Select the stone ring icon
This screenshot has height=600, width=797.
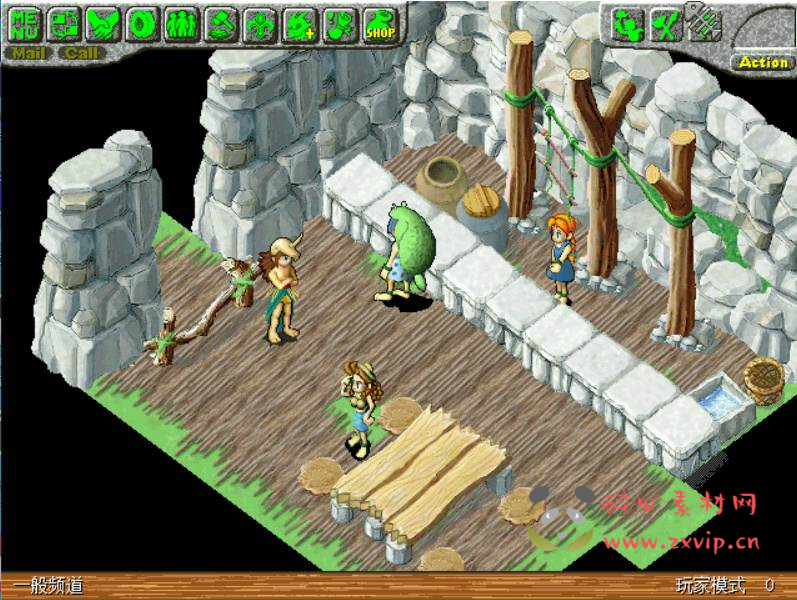pyautogui.click(x=141, y=23)
